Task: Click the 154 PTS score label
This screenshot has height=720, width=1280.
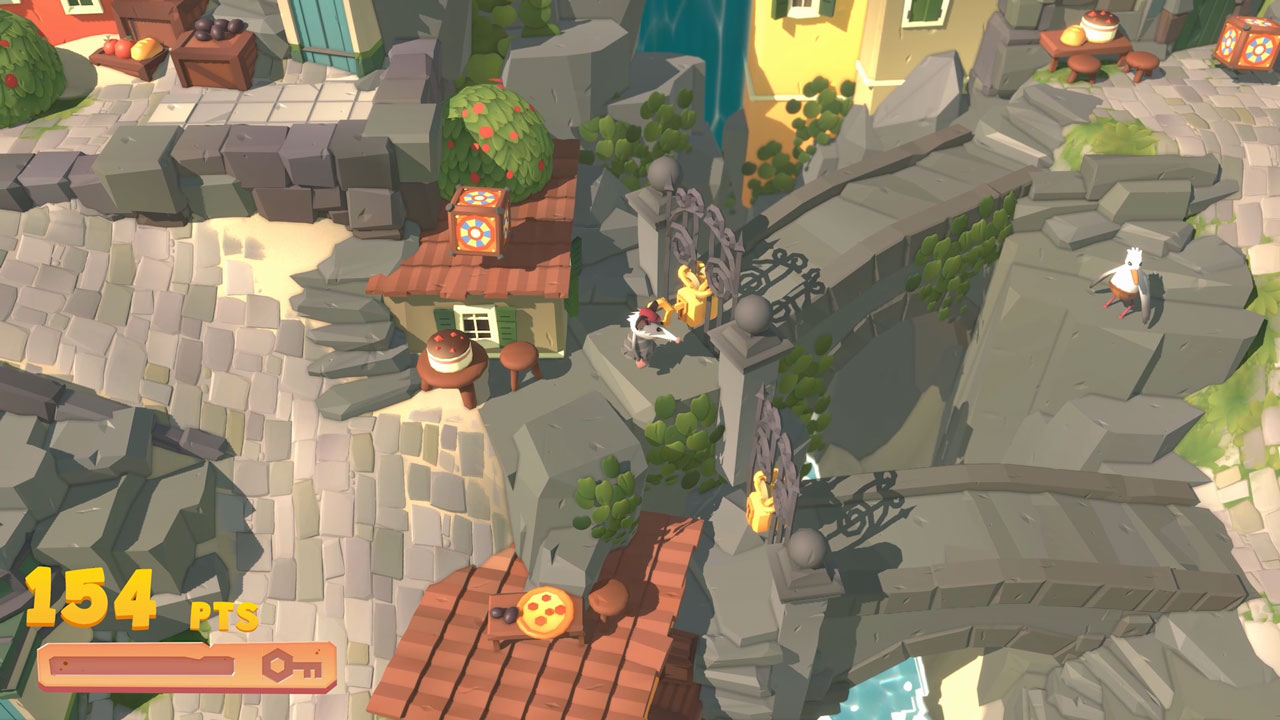Action: pyautogui.click(x=90, y=595)
